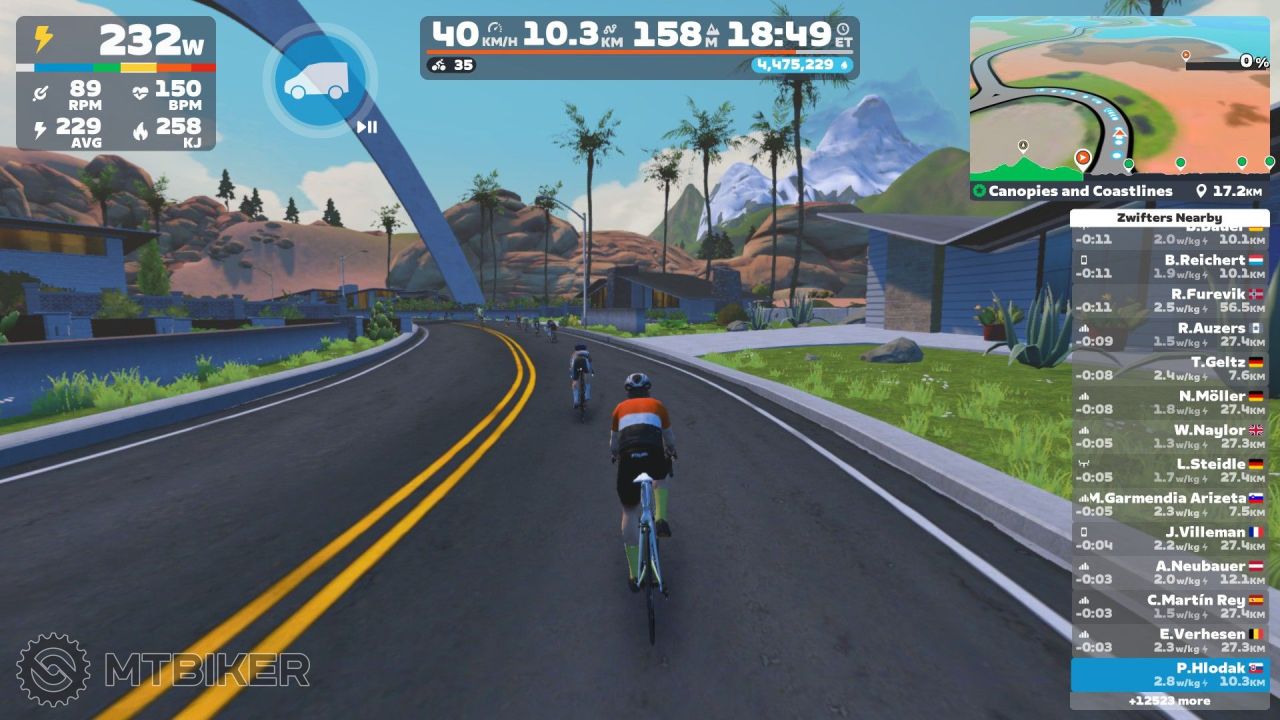1280x720 pixels.
Task: Toggle the play/pause control beside the van
Action: 367,127
